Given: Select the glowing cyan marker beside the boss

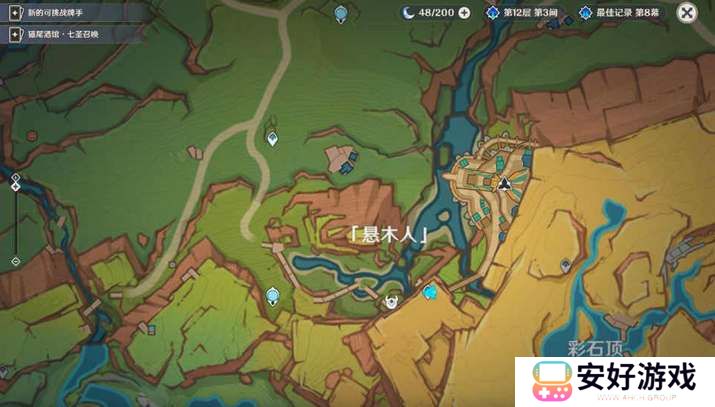Looking at the screenshot, I should (x=430, y=292).
